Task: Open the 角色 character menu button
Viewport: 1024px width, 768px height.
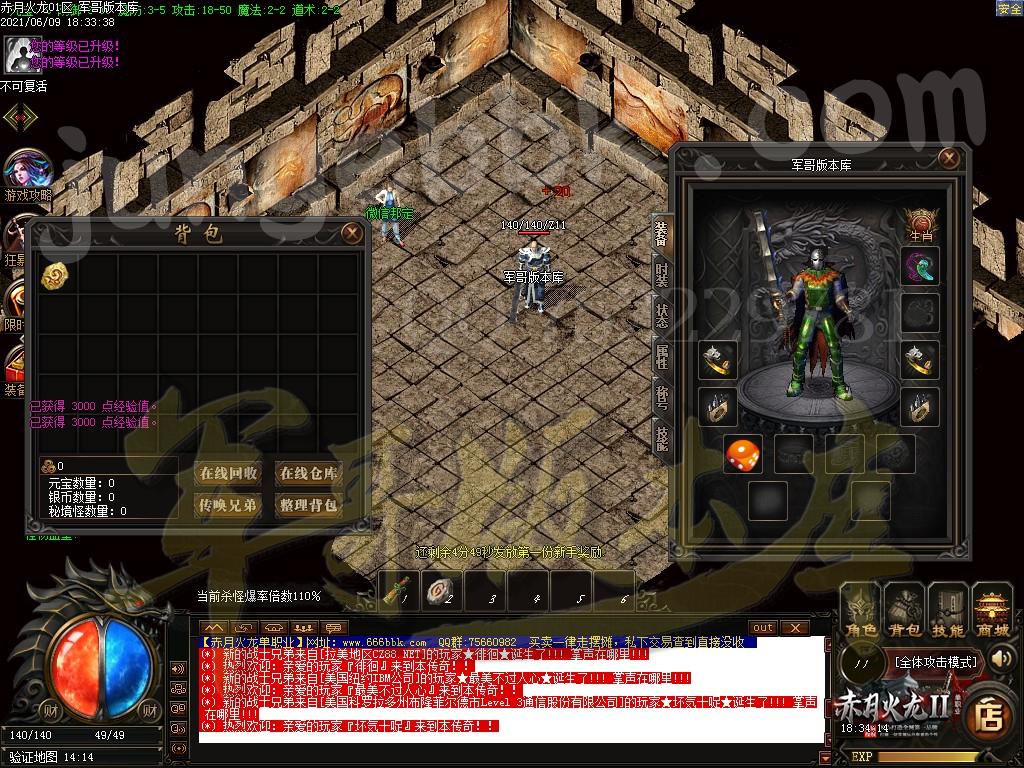Action: [x=861, y=611]
